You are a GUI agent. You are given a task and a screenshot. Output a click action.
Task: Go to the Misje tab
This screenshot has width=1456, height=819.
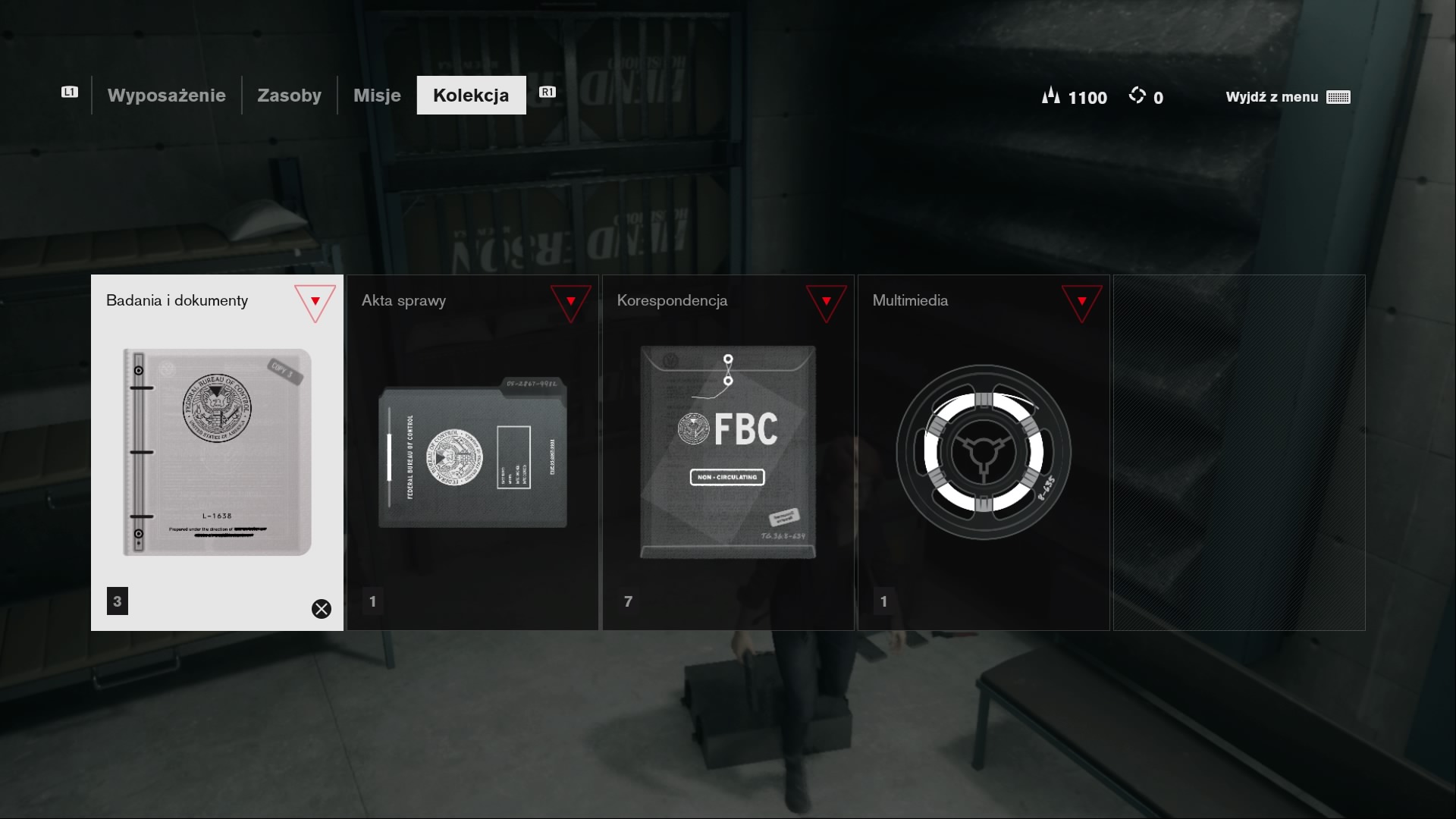tap(377, 96)
